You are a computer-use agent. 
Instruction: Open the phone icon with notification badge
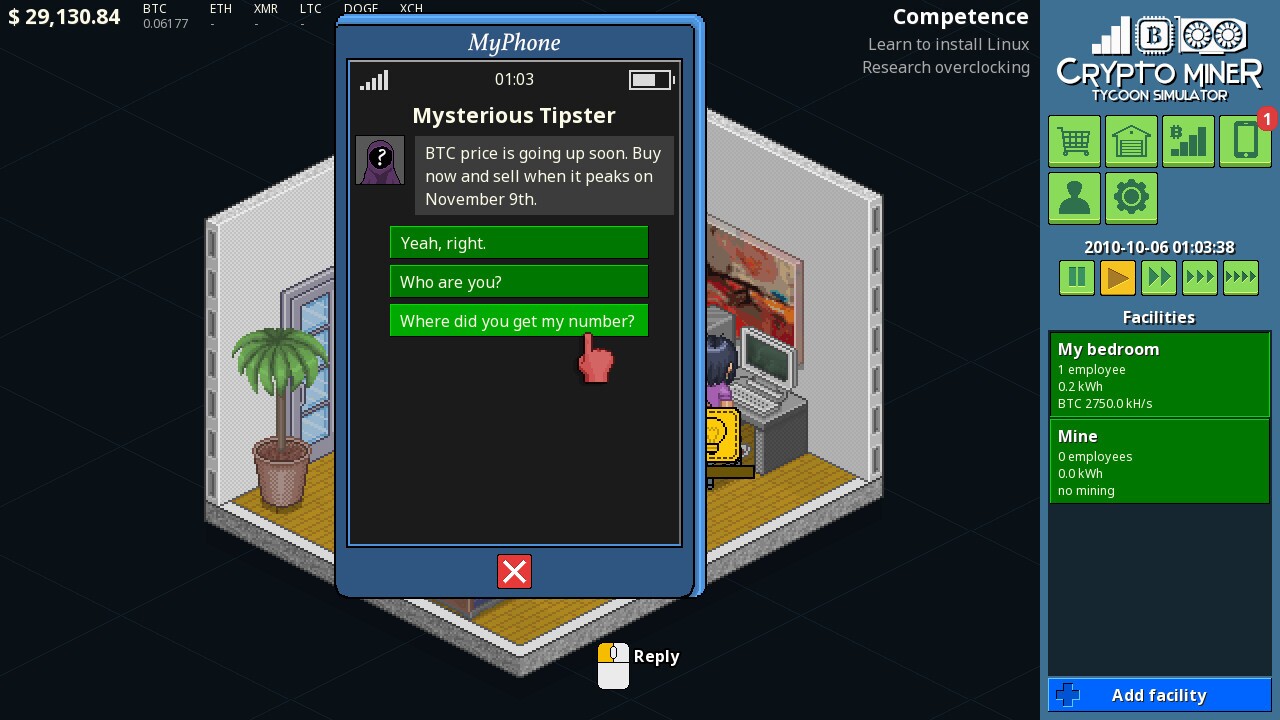(1245, 141)
